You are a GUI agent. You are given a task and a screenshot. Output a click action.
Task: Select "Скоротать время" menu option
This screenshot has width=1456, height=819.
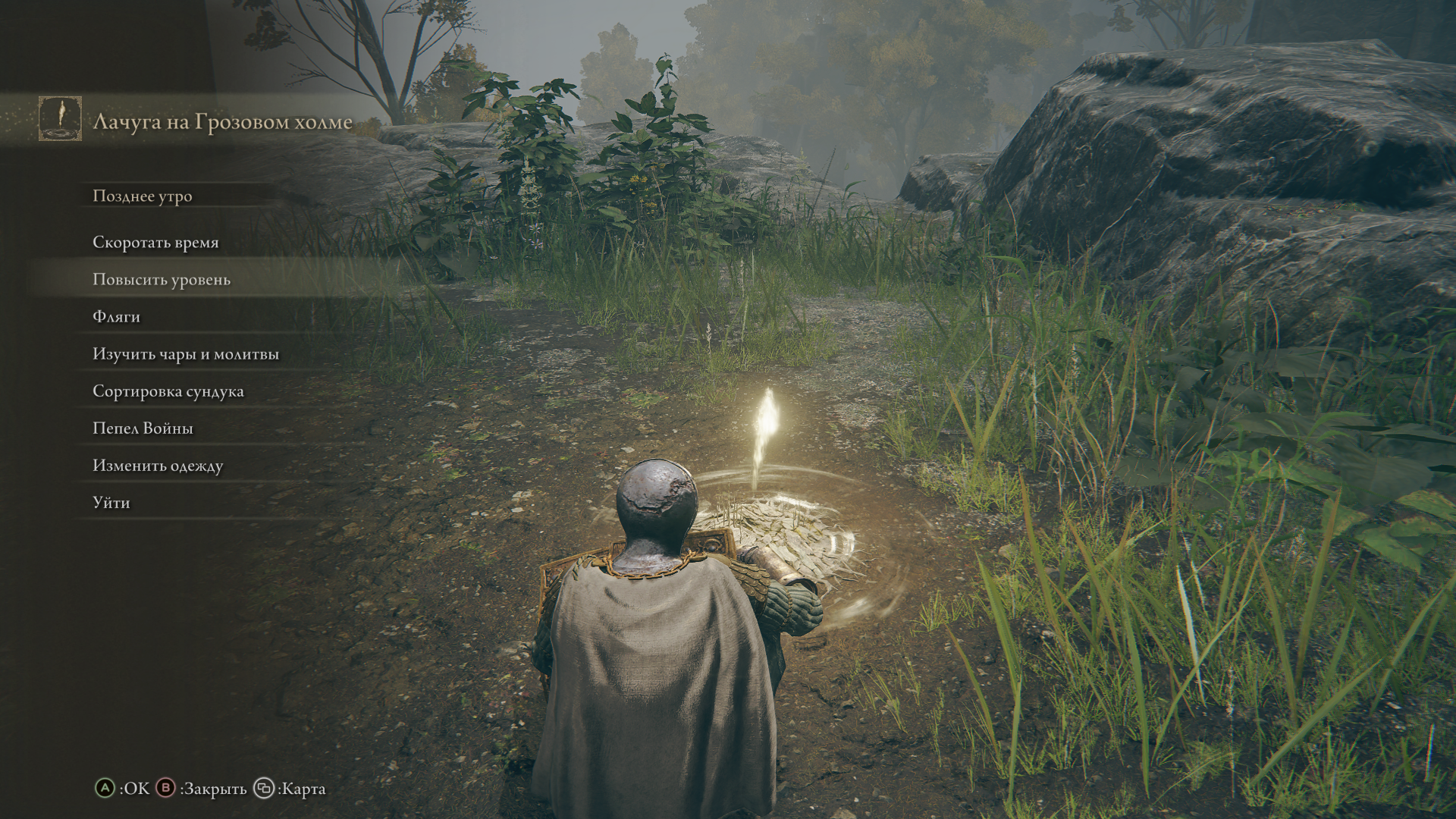pos(155,243)
